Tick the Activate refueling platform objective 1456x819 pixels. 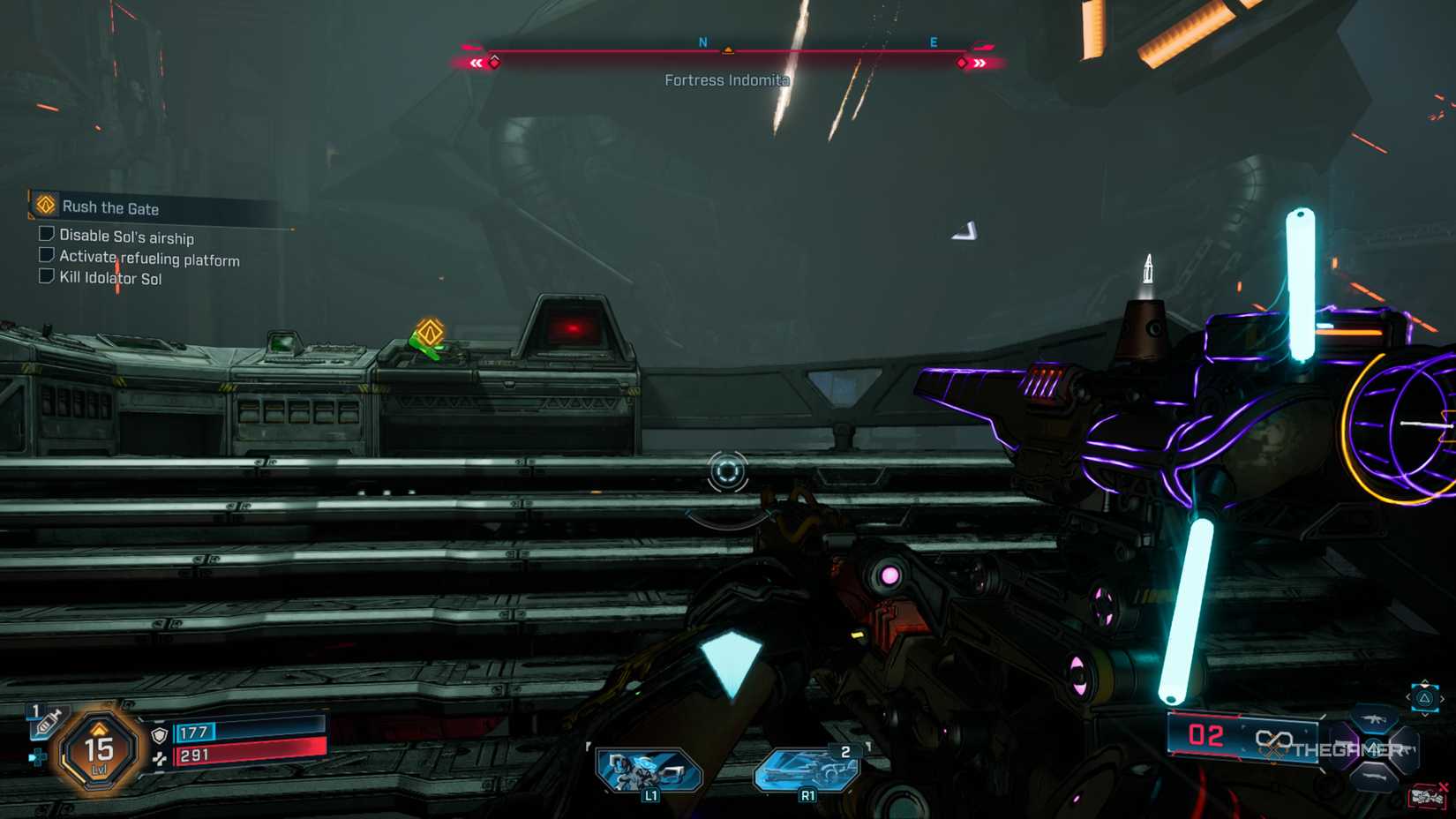[47, 255]
